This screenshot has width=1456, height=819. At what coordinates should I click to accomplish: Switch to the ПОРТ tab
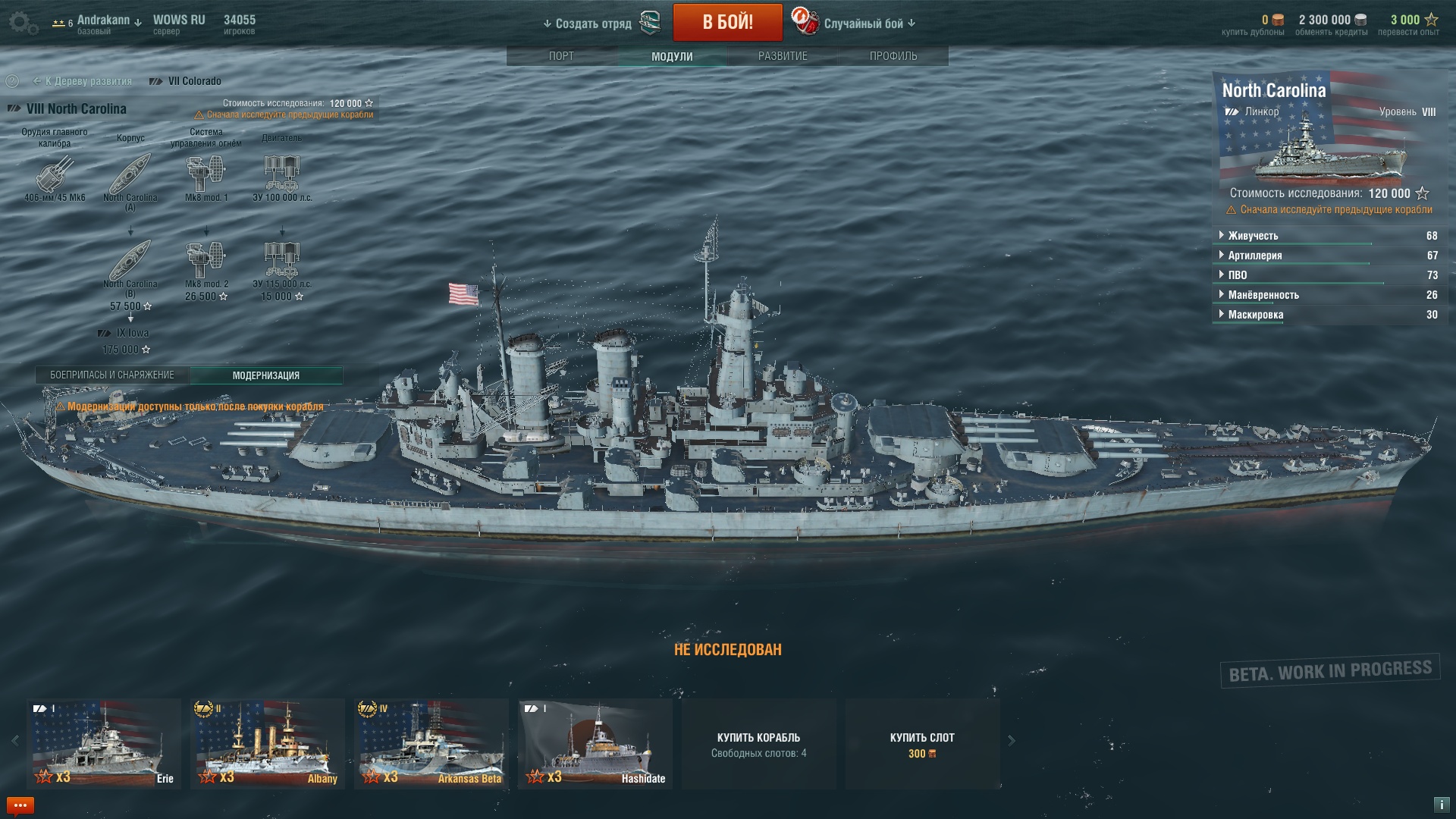point(561,56)
